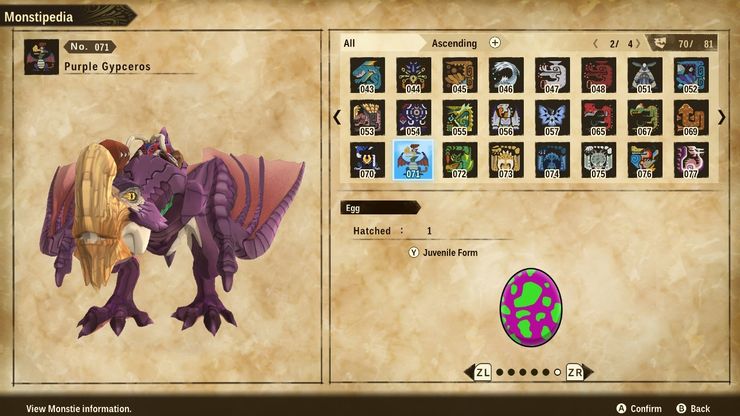This screenshot has height=416, width=740.
Task: Change the Ascending sort order
Action: (494, 43)
